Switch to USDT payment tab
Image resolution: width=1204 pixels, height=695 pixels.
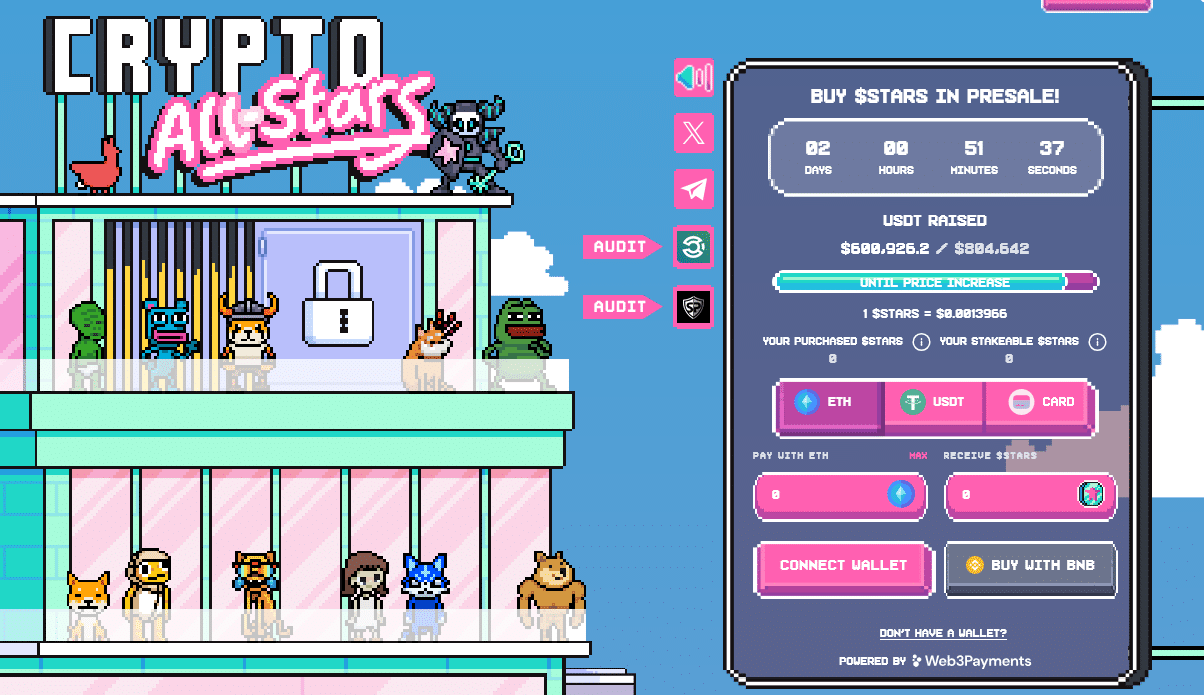coord(933,402)
